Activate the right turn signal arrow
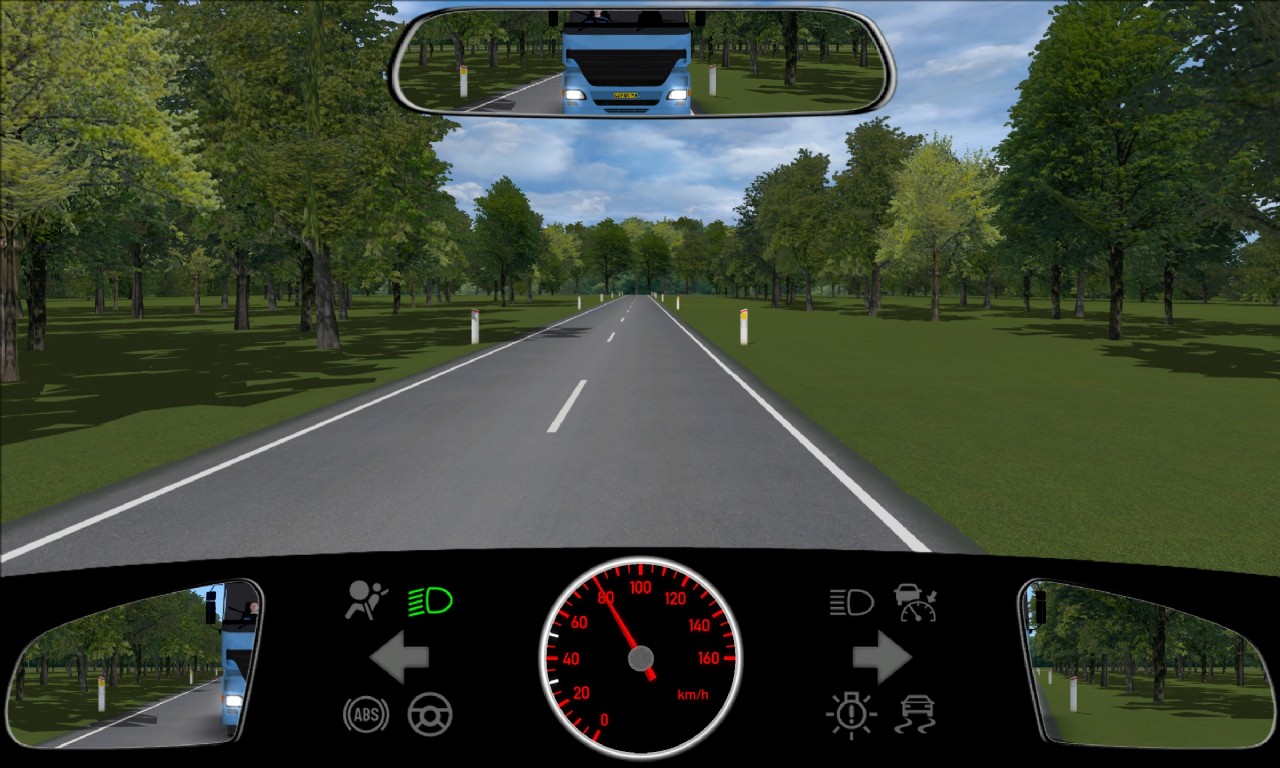Viewport: 1280px width, 768px height. click(881, 657)
